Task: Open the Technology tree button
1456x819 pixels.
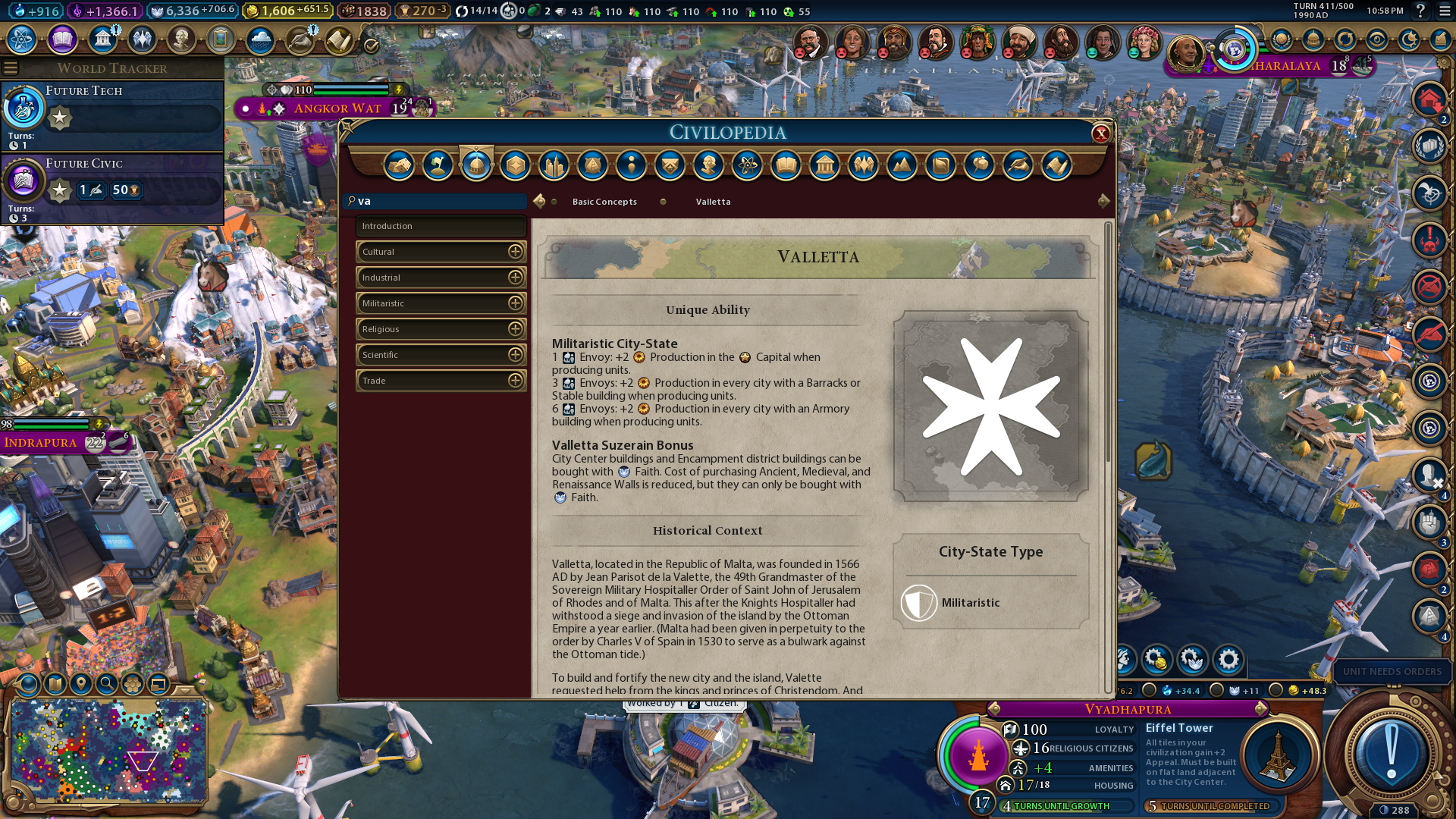Action: pos(22,39)
